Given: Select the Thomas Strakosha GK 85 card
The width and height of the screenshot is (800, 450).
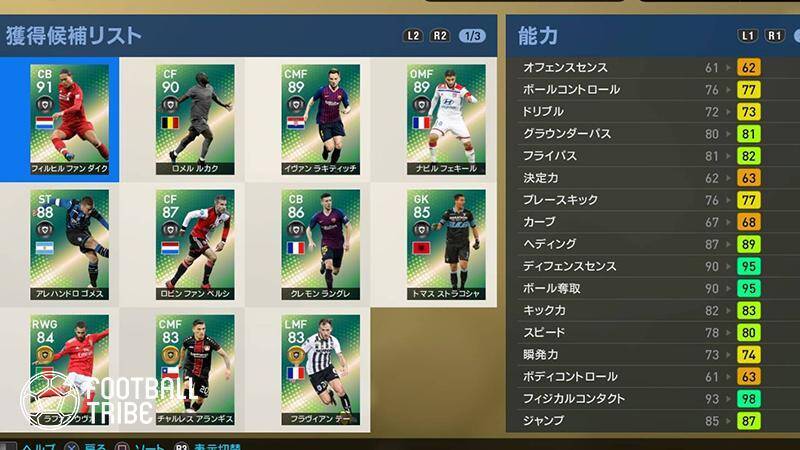Looking at the screenshot, I should 446,242.
